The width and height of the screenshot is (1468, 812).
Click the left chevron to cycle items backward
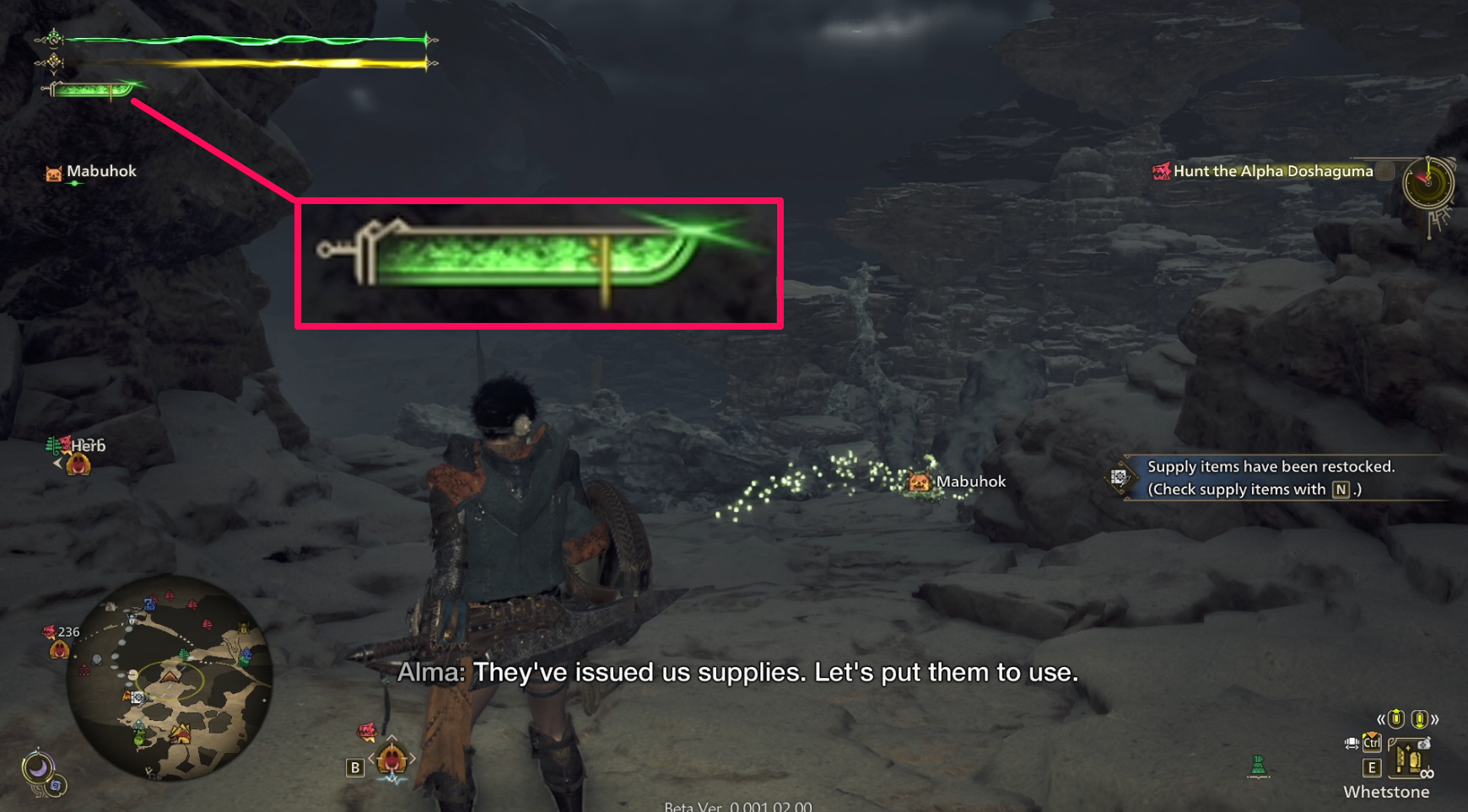click(x=1381, y=719)
